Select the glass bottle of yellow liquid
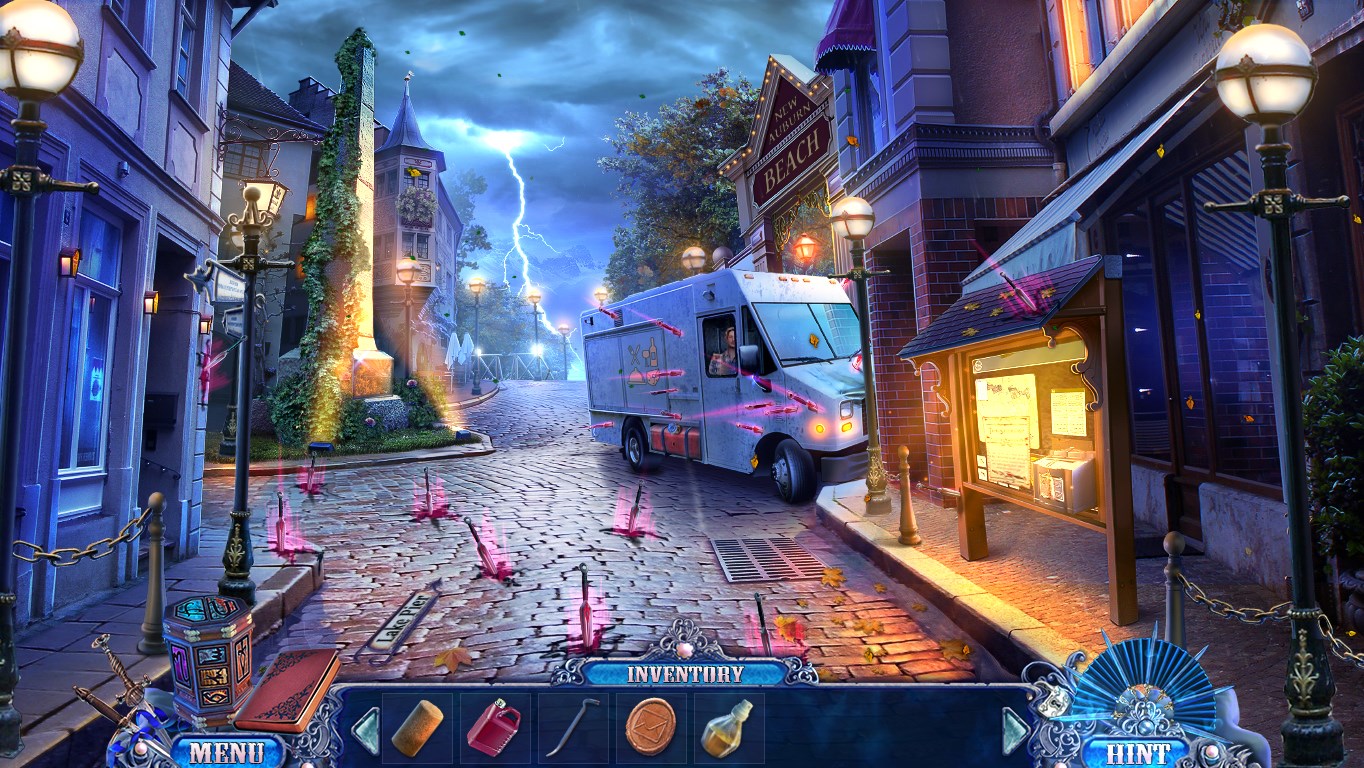Viewport: 1364px width, 768px height. coord(727,727)
